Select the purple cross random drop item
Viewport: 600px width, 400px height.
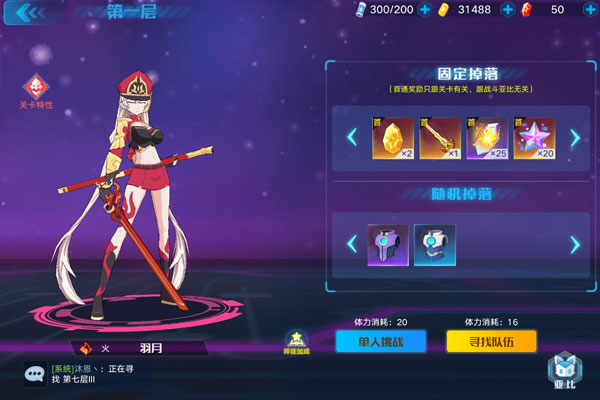click(388, 244)
